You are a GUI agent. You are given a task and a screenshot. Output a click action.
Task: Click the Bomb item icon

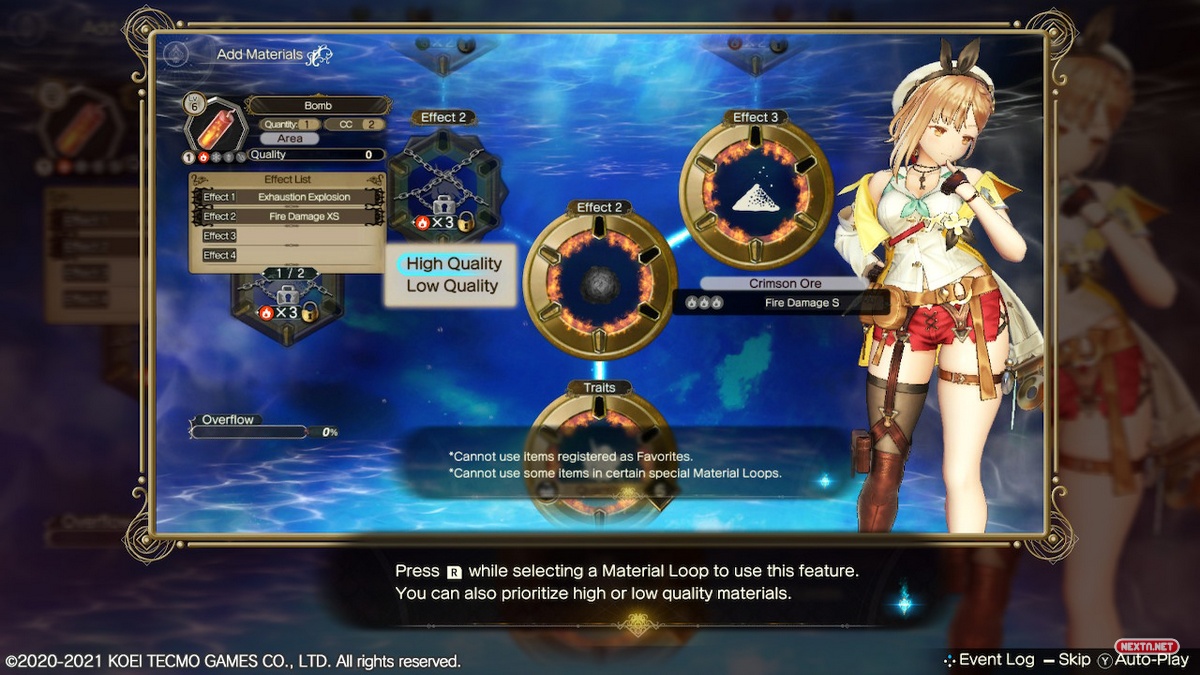(x=215, y=125)
